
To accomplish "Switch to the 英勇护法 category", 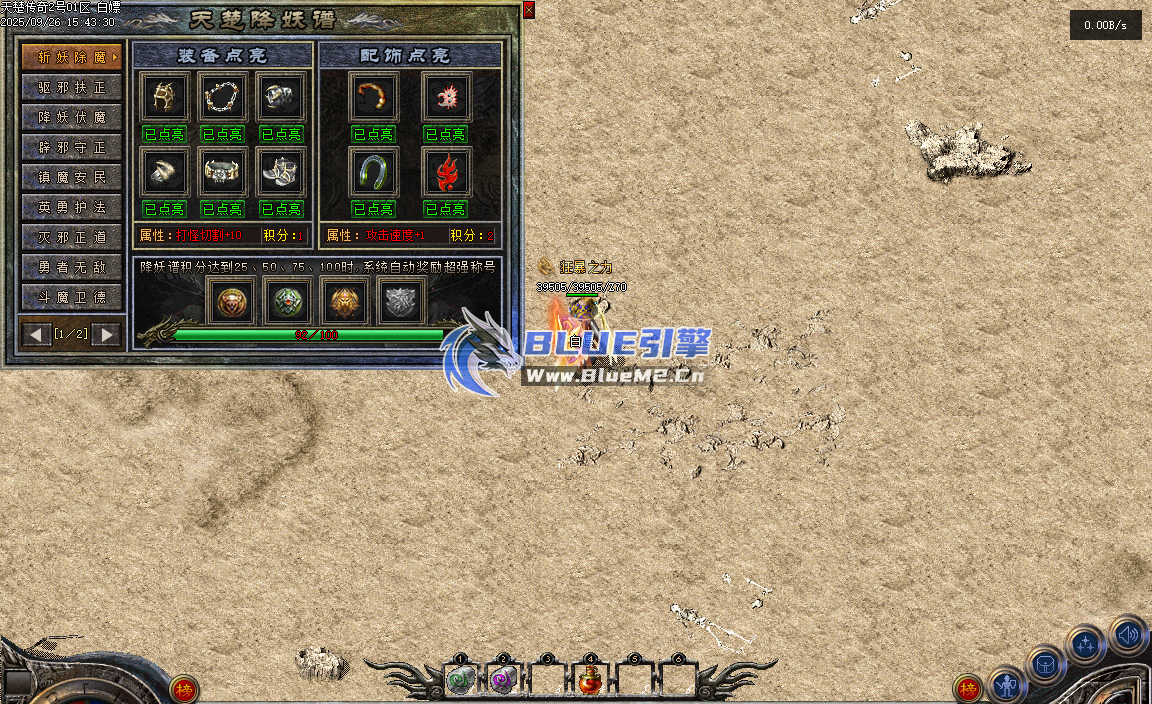I will point(72,207).
